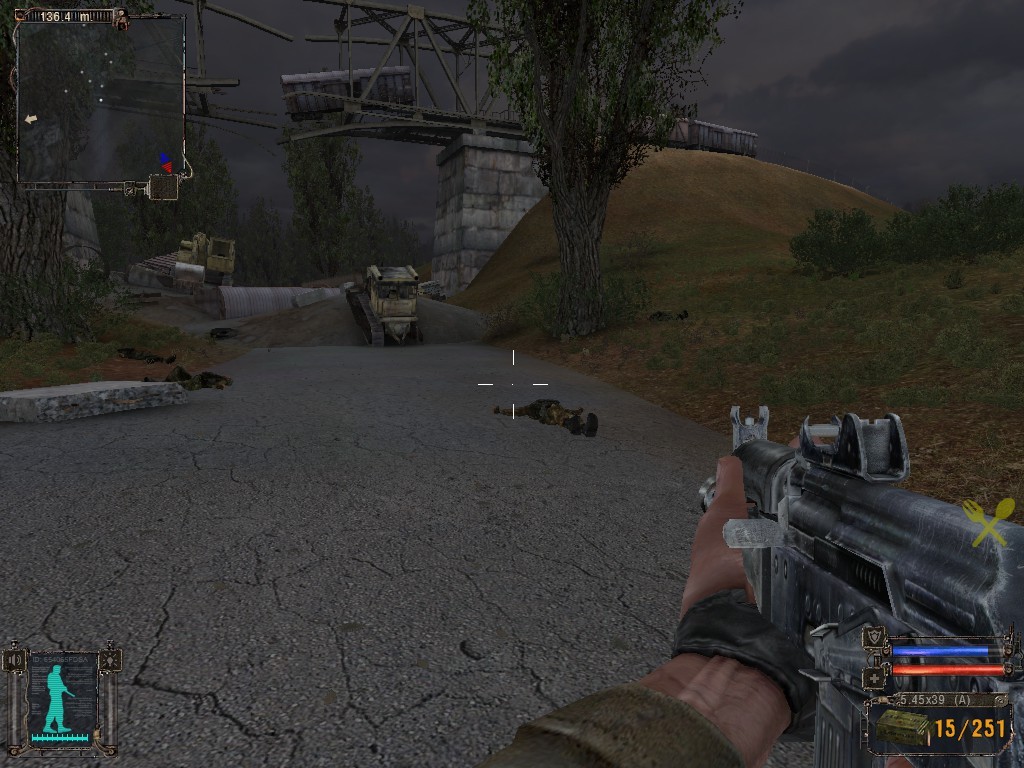Click the yellow fork and knife hunger icon
This screenshot has height=768, width=1024.
click(x=987, y=522)
